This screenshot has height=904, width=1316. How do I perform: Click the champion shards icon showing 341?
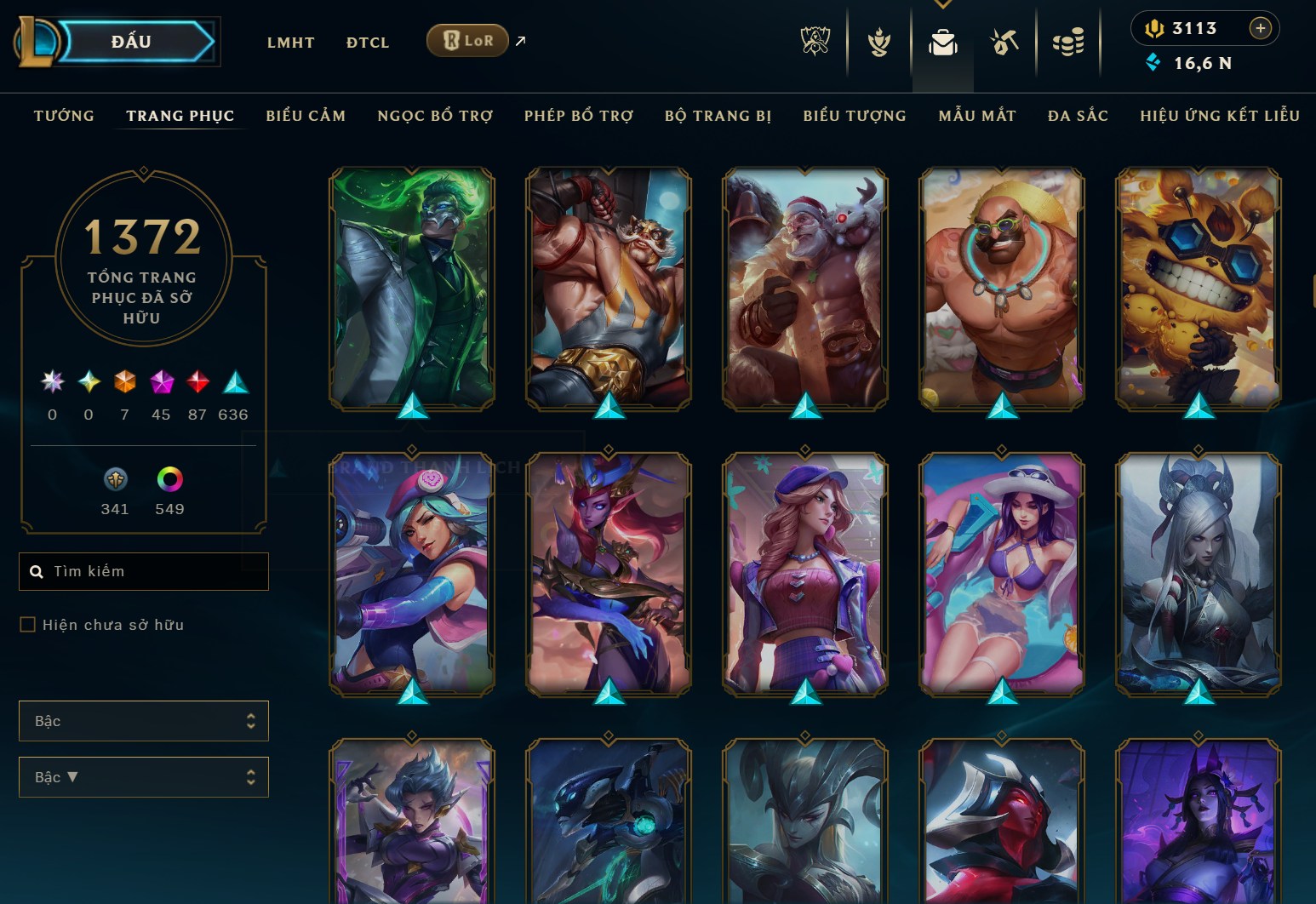pyautogui.click(x=116, y=481)
